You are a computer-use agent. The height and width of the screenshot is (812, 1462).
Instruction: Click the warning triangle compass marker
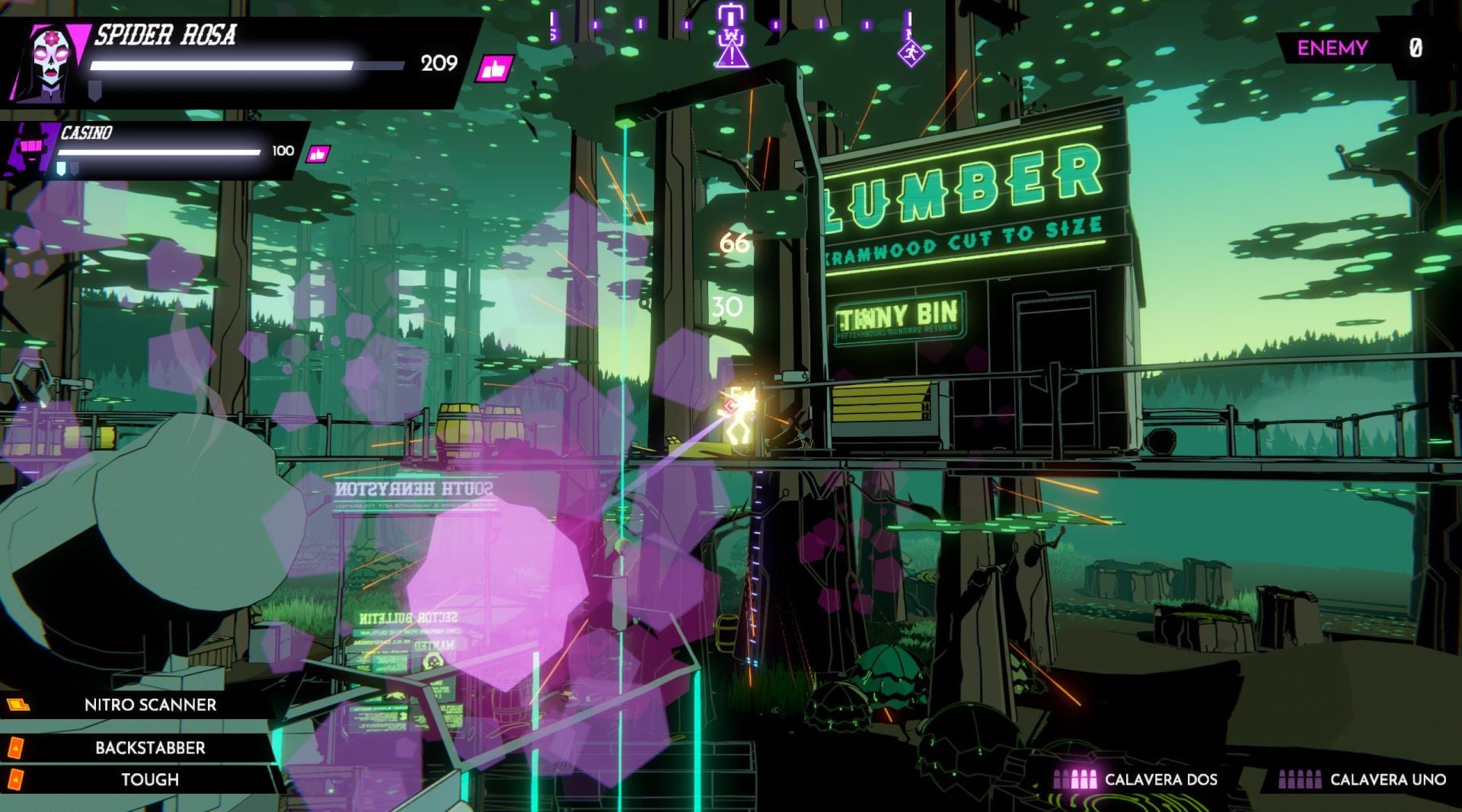click(732, 55)
